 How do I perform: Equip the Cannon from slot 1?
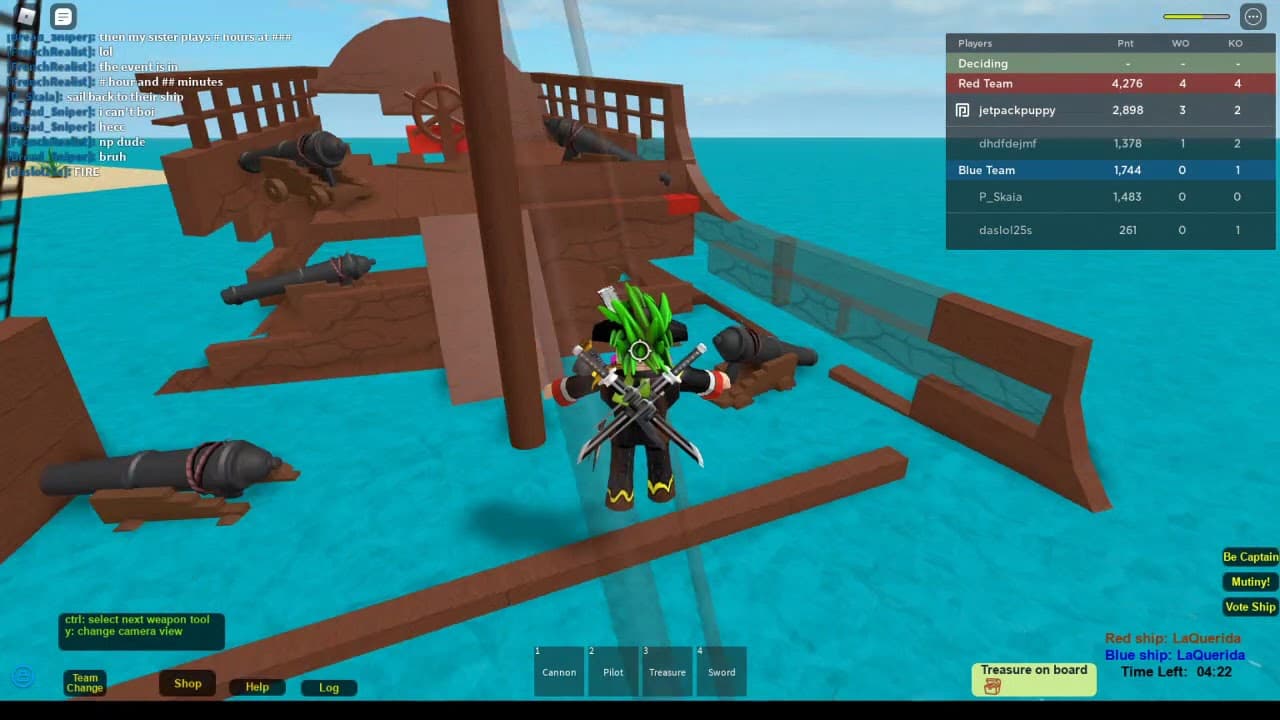558,671
